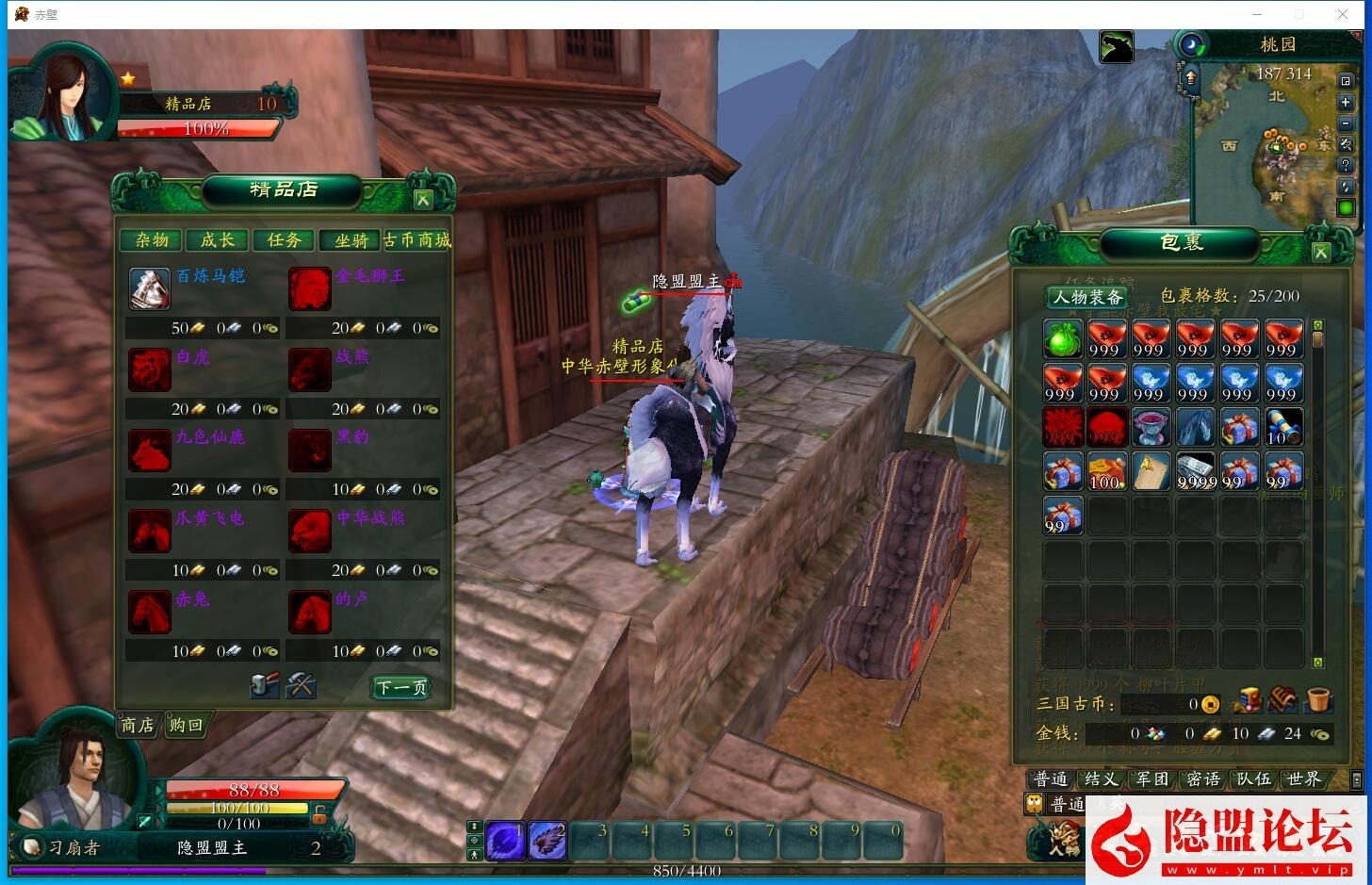Select the 军团 chat channel
This screenshot has height=885, width=1372.
coord(1151,779)
